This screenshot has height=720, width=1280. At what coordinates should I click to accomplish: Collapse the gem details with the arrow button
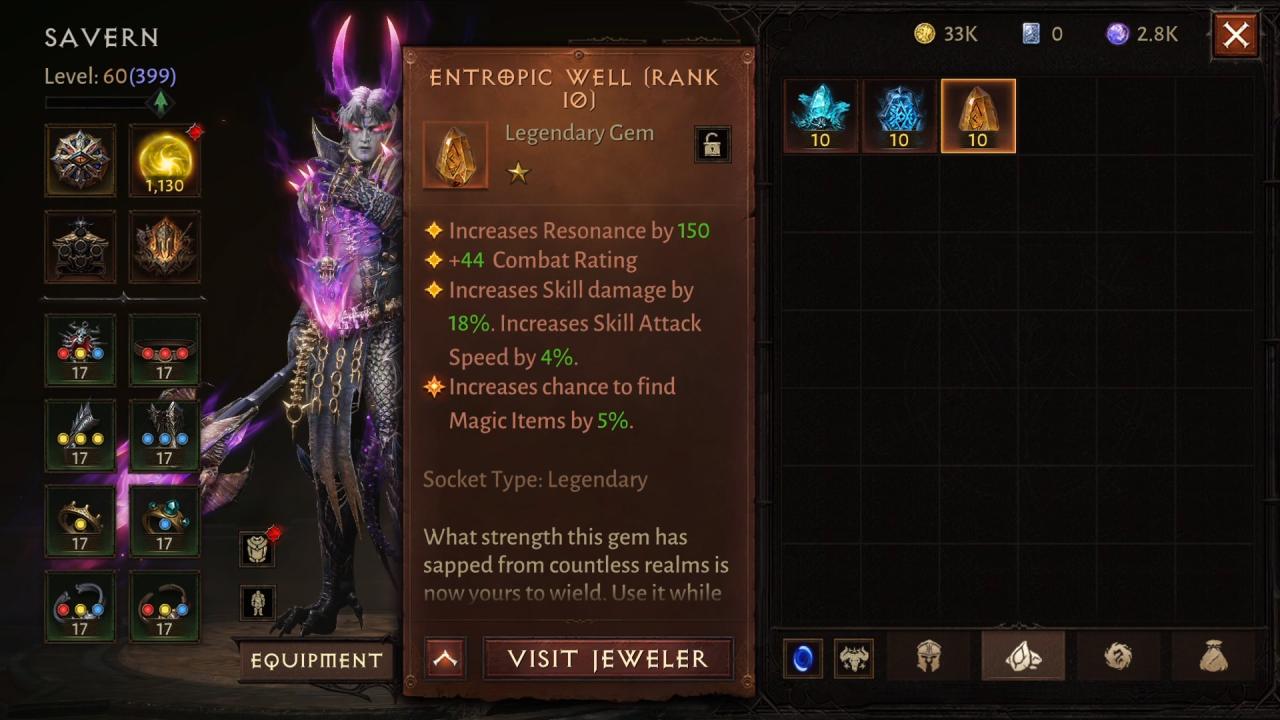(x=445, y=659)
